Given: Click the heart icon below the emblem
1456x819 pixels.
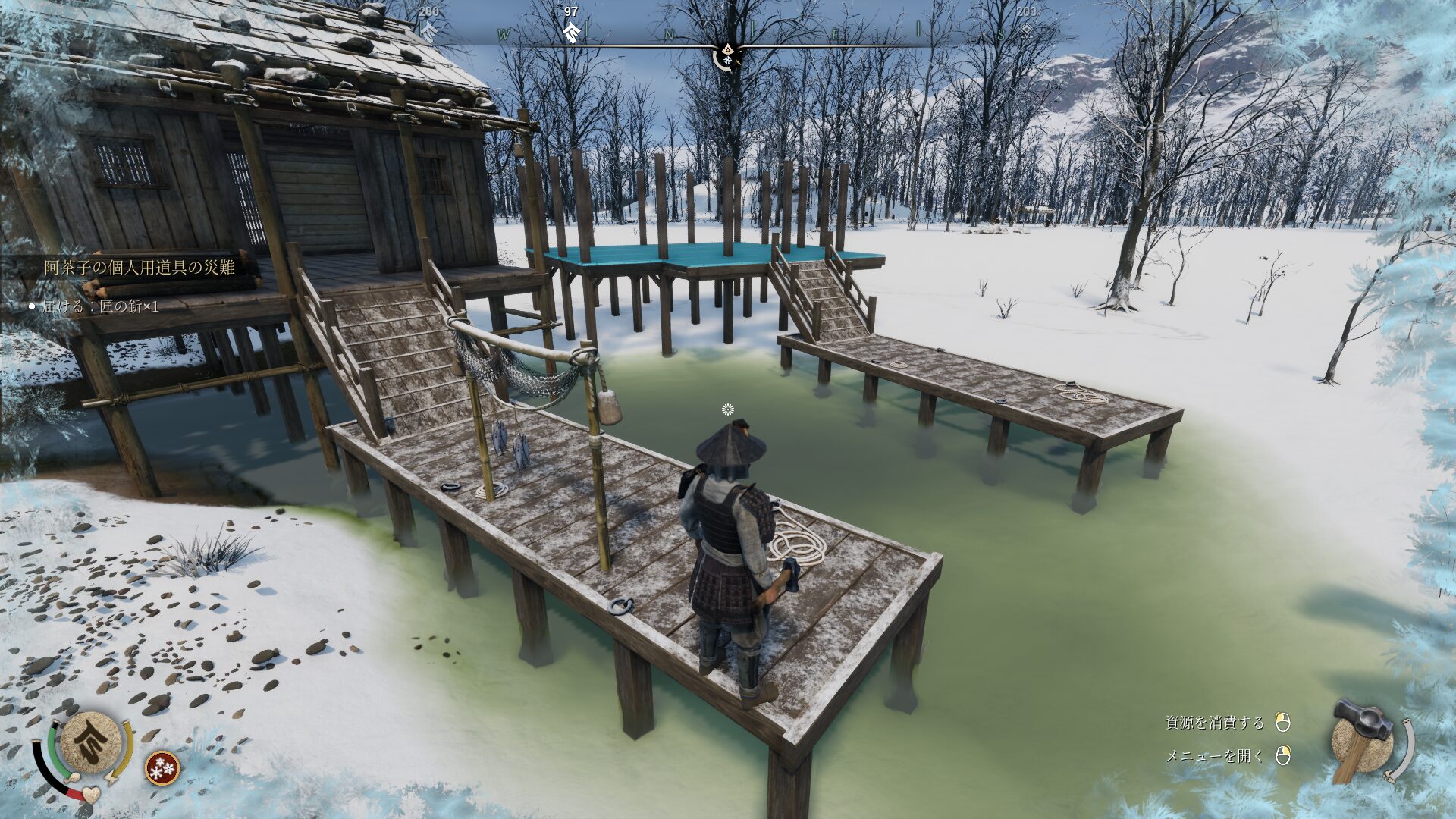Looking at the screenshot, I should click(x=91, y=794).
